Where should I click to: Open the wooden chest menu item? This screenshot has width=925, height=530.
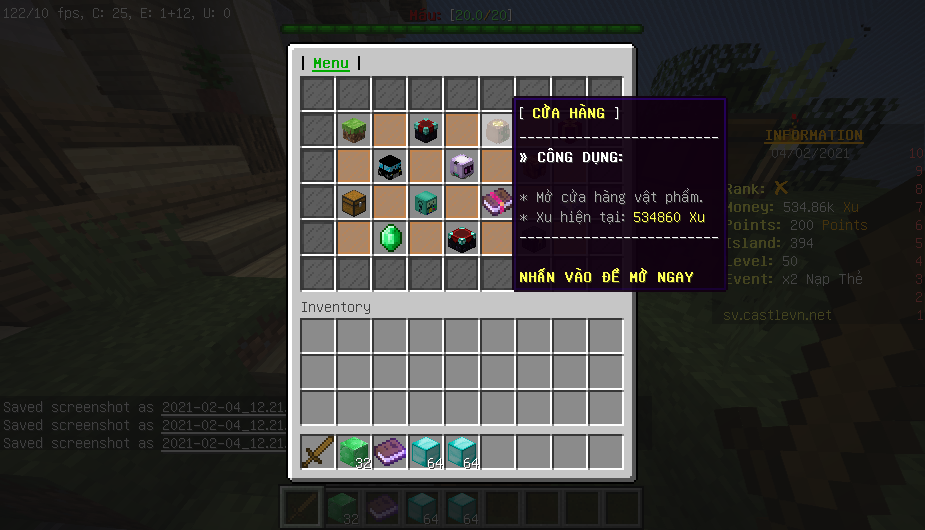click(x=354, y=202)
